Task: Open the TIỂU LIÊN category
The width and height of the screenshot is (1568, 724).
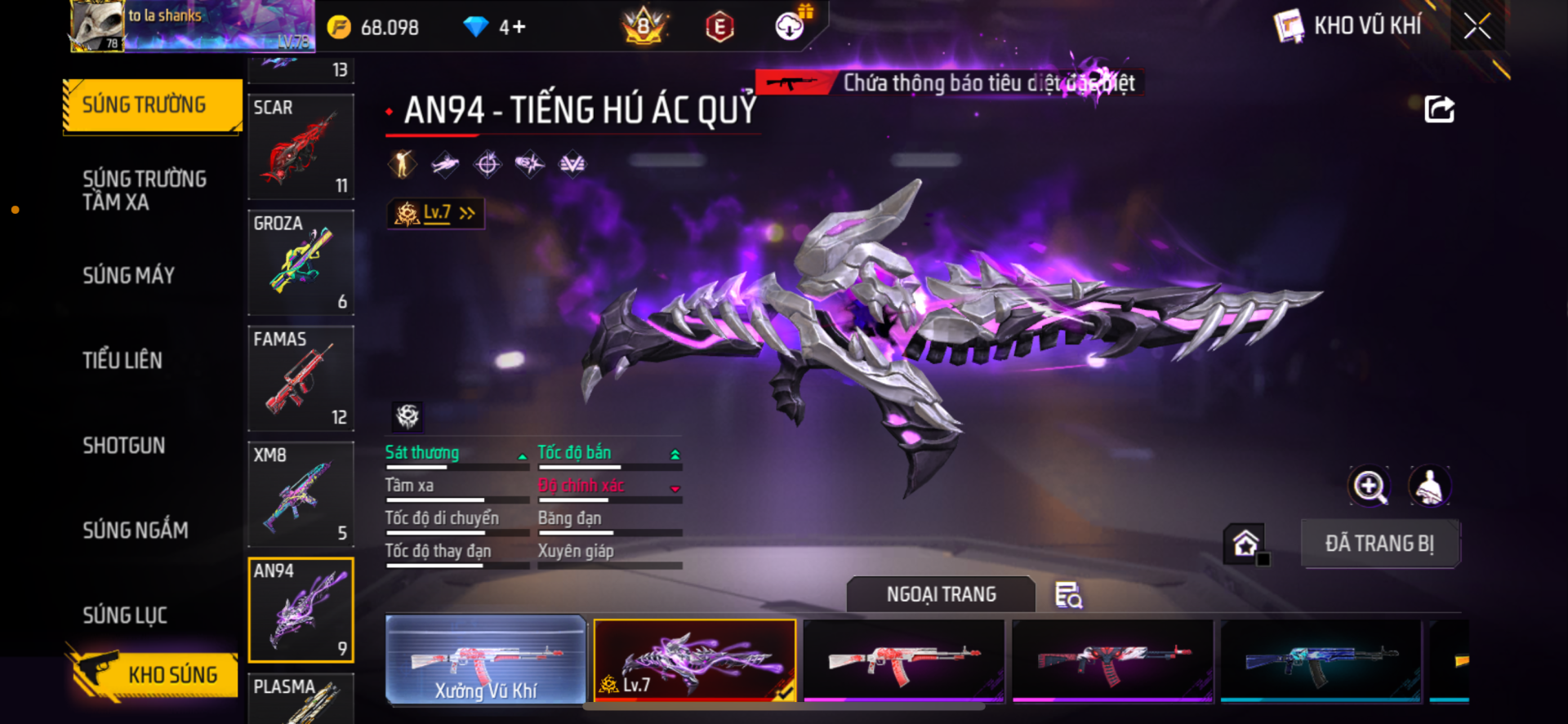Action: pyautogui.click(x=122, y=361)
